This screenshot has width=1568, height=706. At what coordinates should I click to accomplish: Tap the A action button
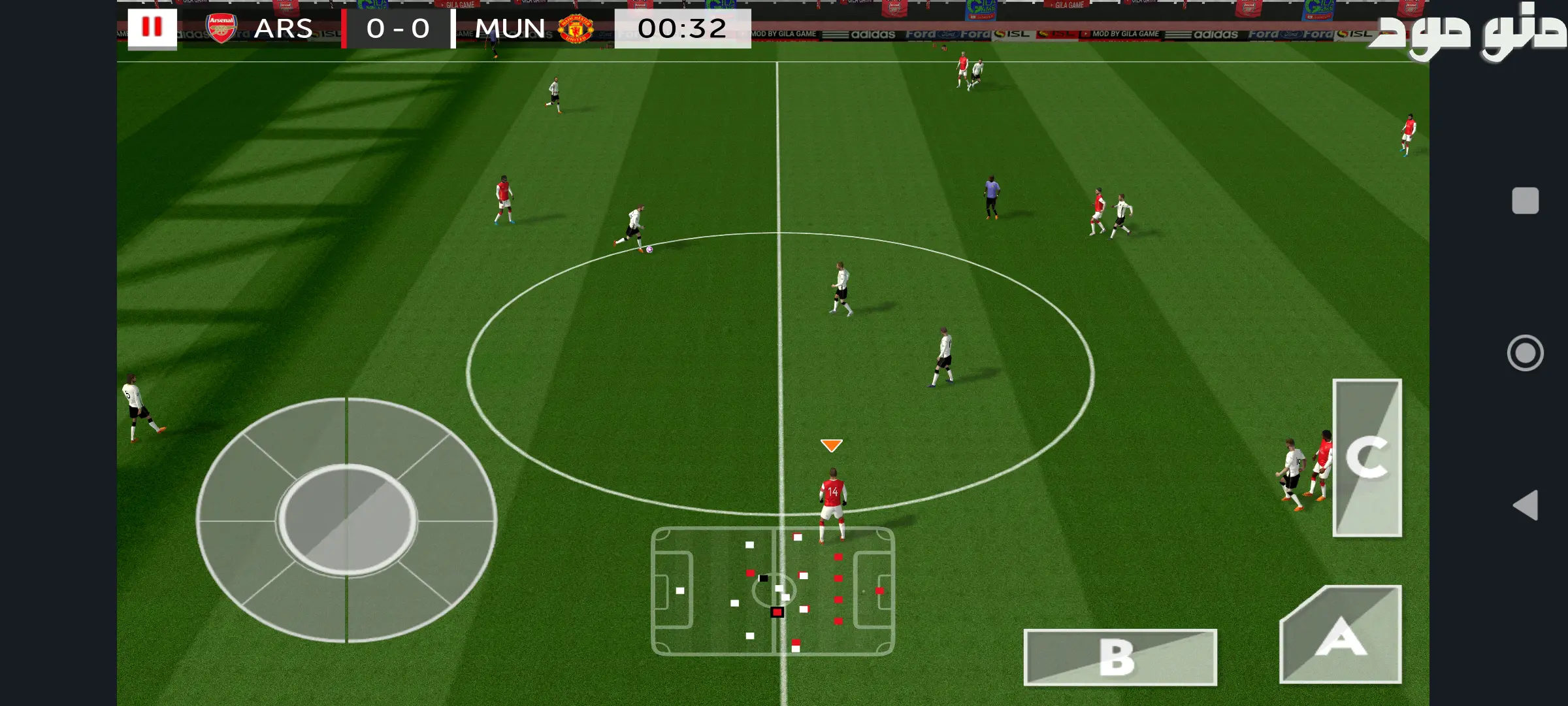(1341, 635)
